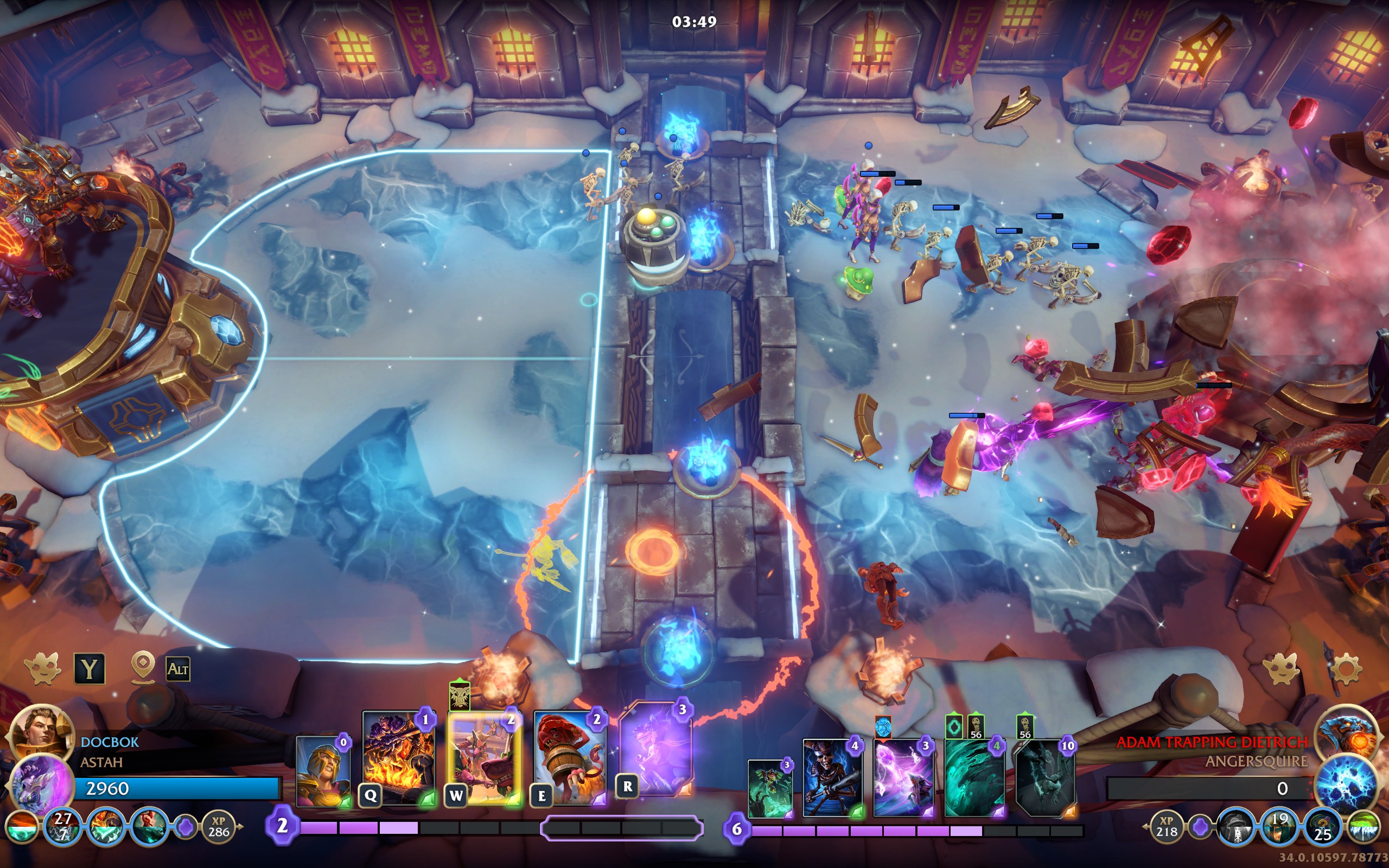Select the opponent's XP 218 perk badge
This screenshot has width=1389, height=868.
pyautogui.click(x=1167, y=827)
